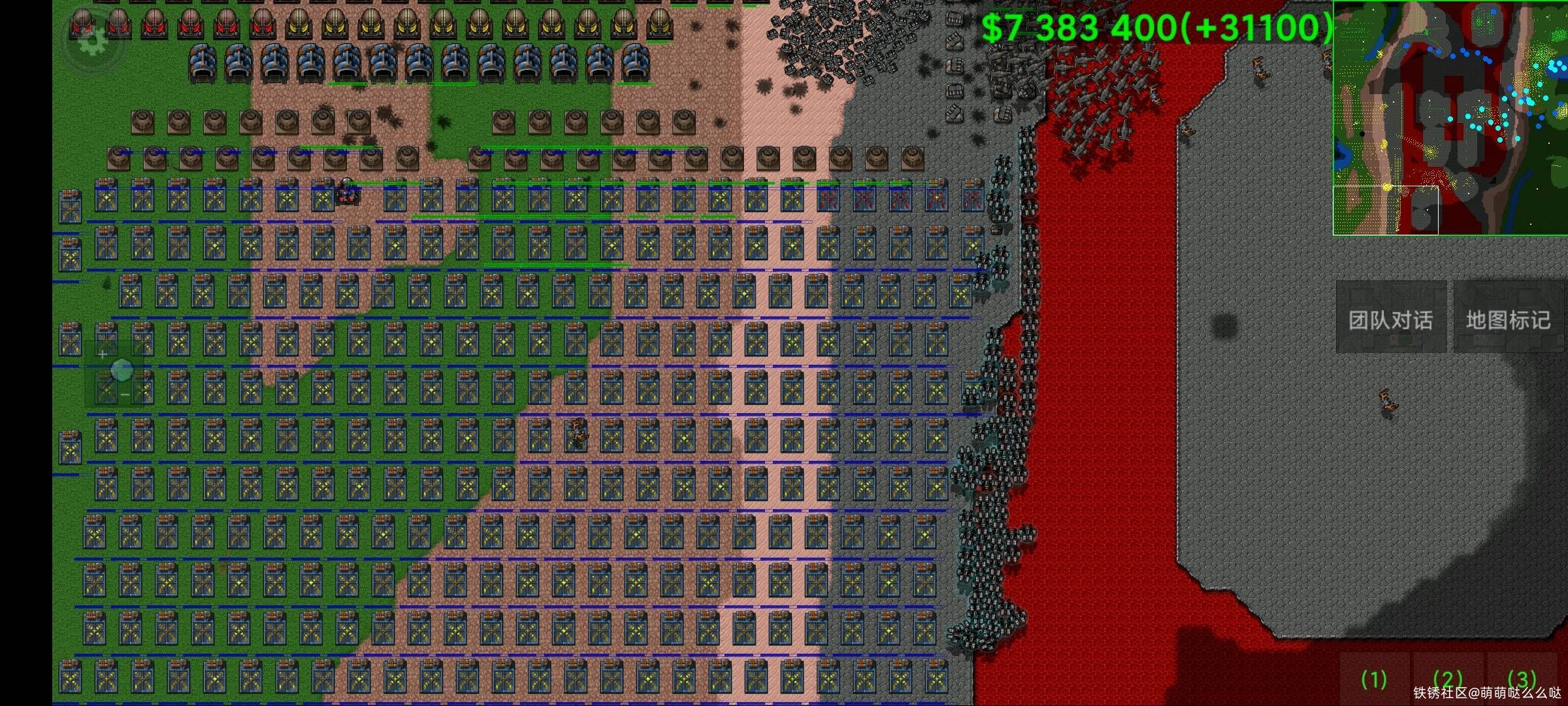
Task: Activate the 地图标记 map marker button
Action: pyautogui.click(x=1508, y=320)
